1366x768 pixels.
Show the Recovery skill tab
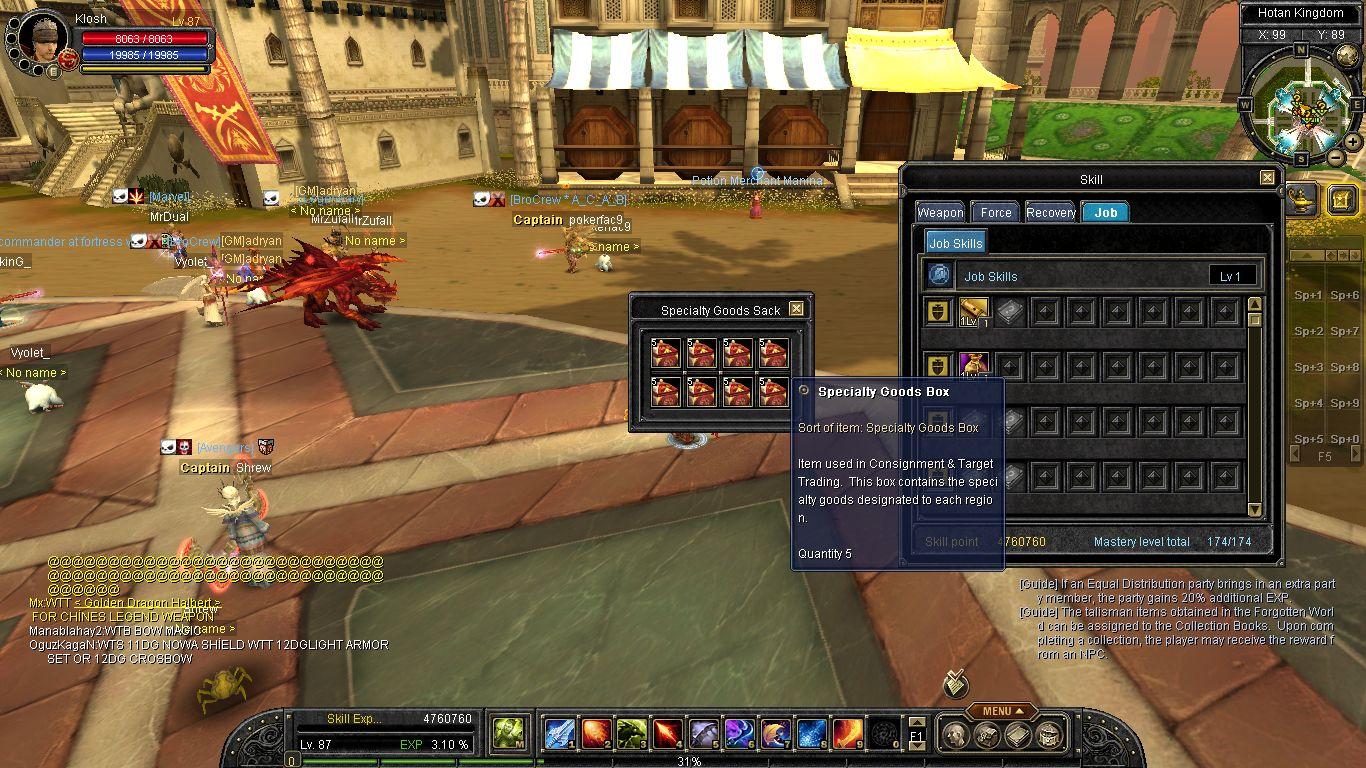1051,212
